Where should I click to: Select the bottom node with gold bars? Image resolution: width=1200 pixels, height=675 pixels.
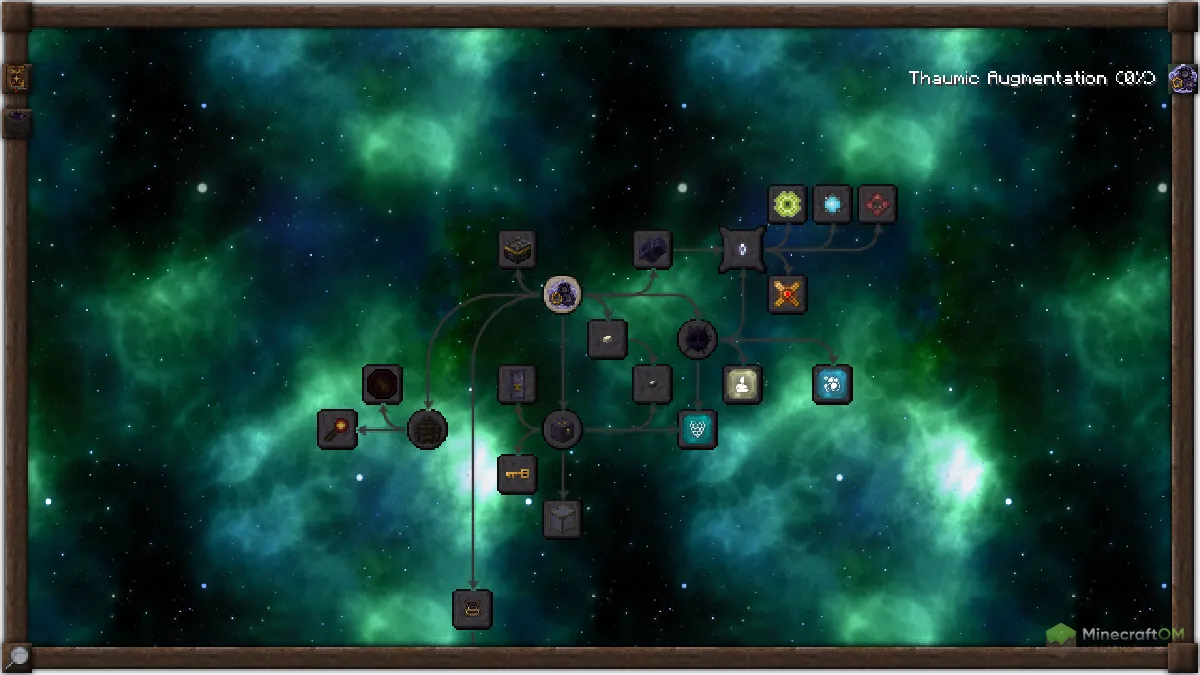472,609
